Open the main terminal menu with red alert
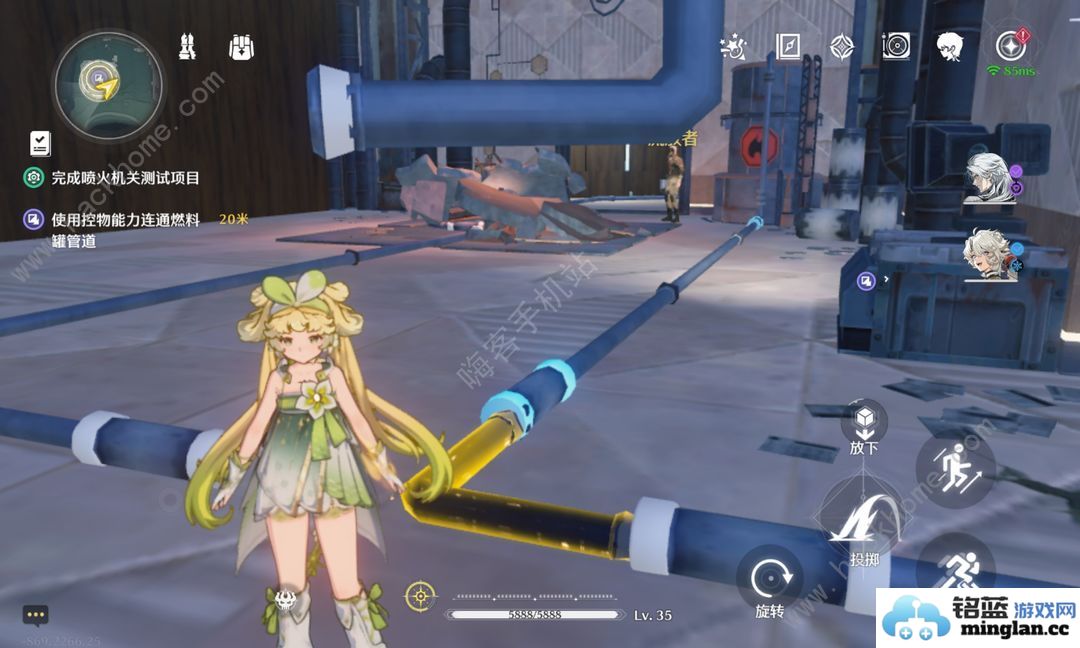This screenshot has height=648, width=1080. point(1009,46)
